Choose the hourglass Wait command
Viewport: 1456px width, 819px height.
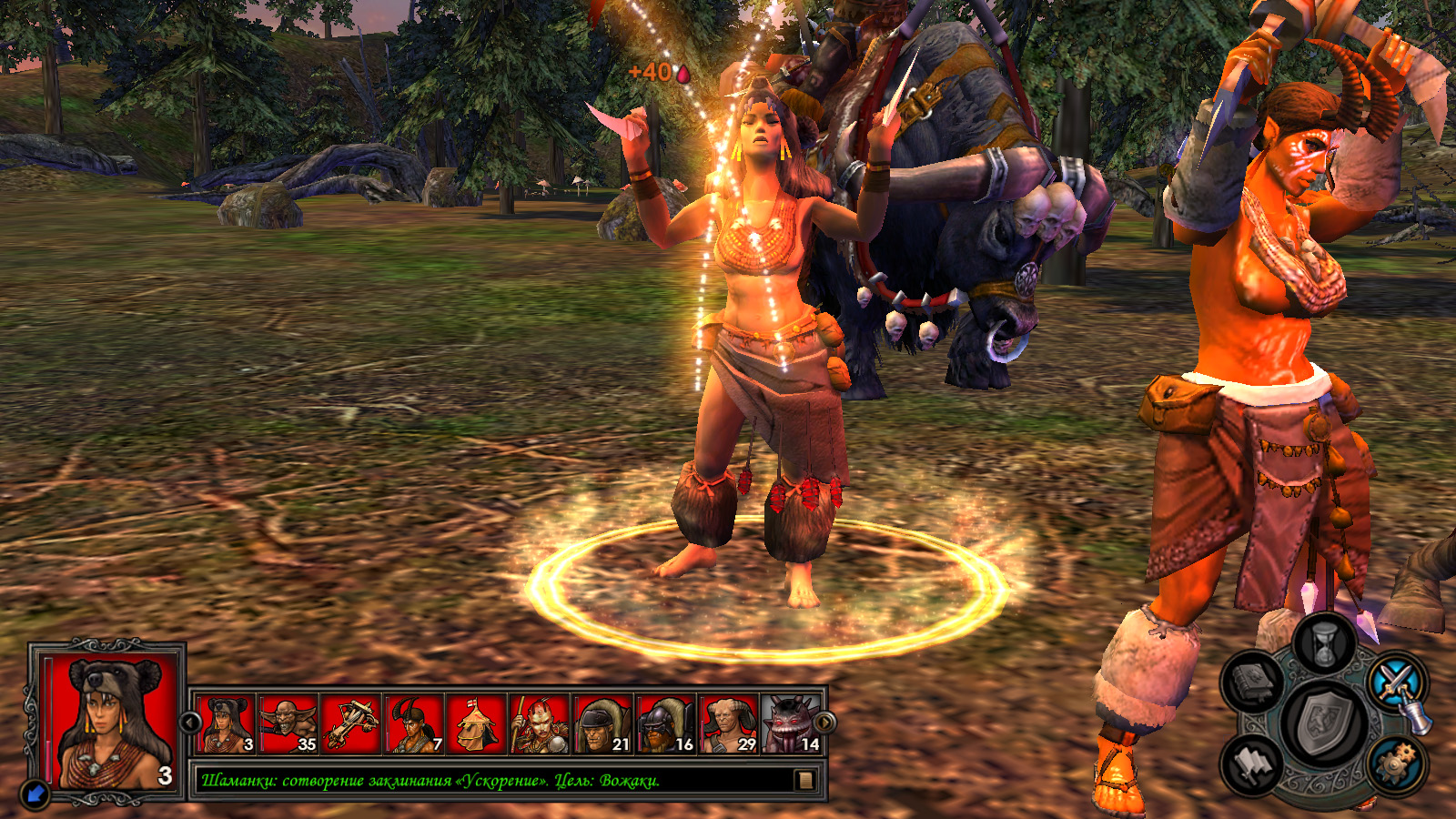[1325, 642]
